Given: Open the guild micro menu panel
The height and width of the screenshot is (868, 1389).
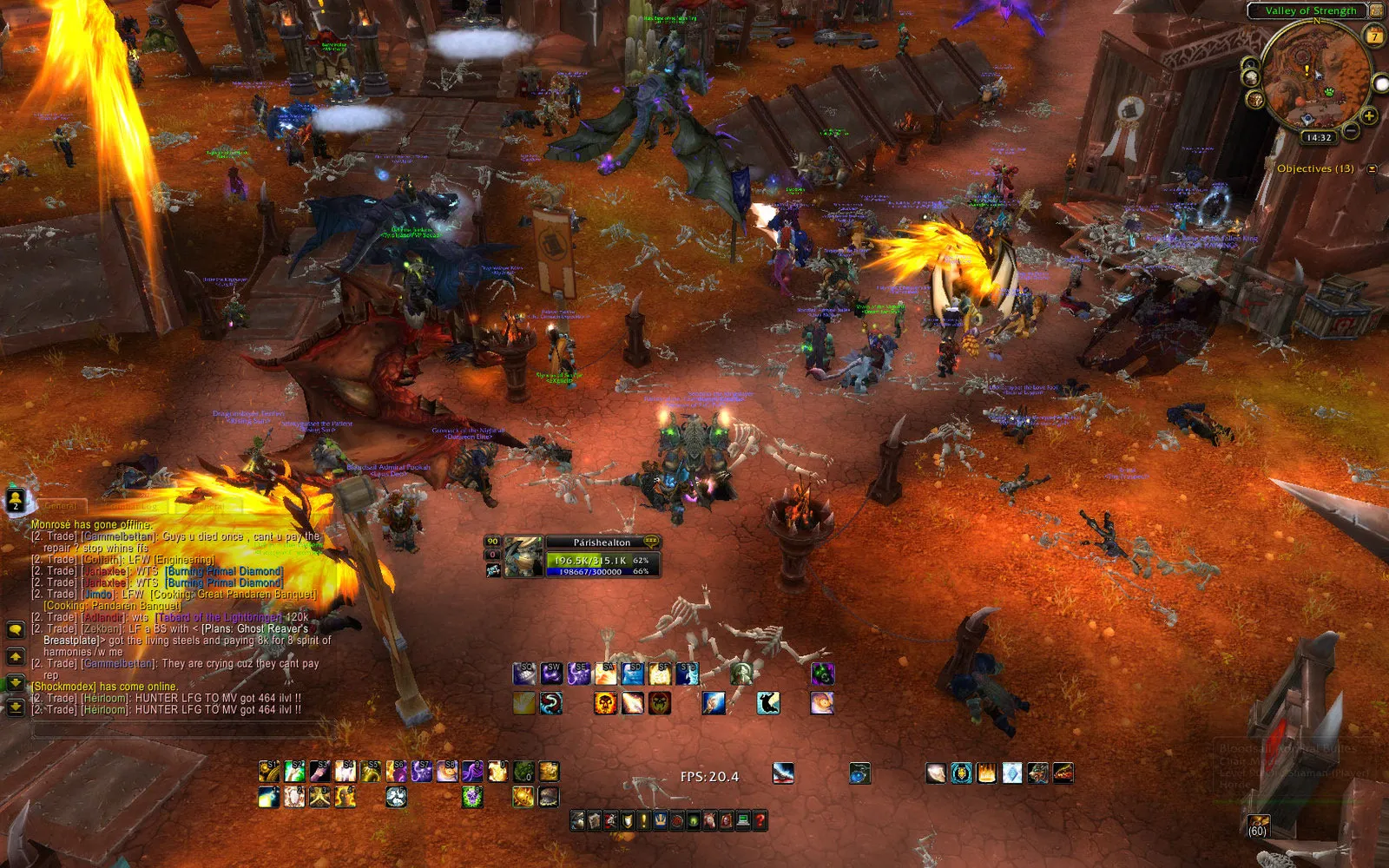Looking at the screenshot, I should [659, 820].
